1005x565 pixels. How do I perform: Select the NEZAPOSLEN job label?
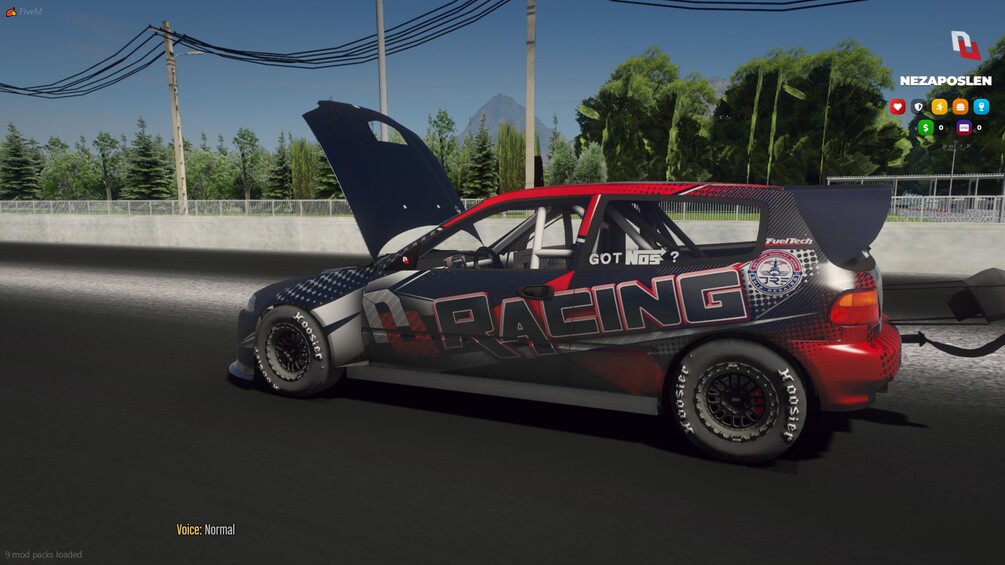[x=945, y=81]
